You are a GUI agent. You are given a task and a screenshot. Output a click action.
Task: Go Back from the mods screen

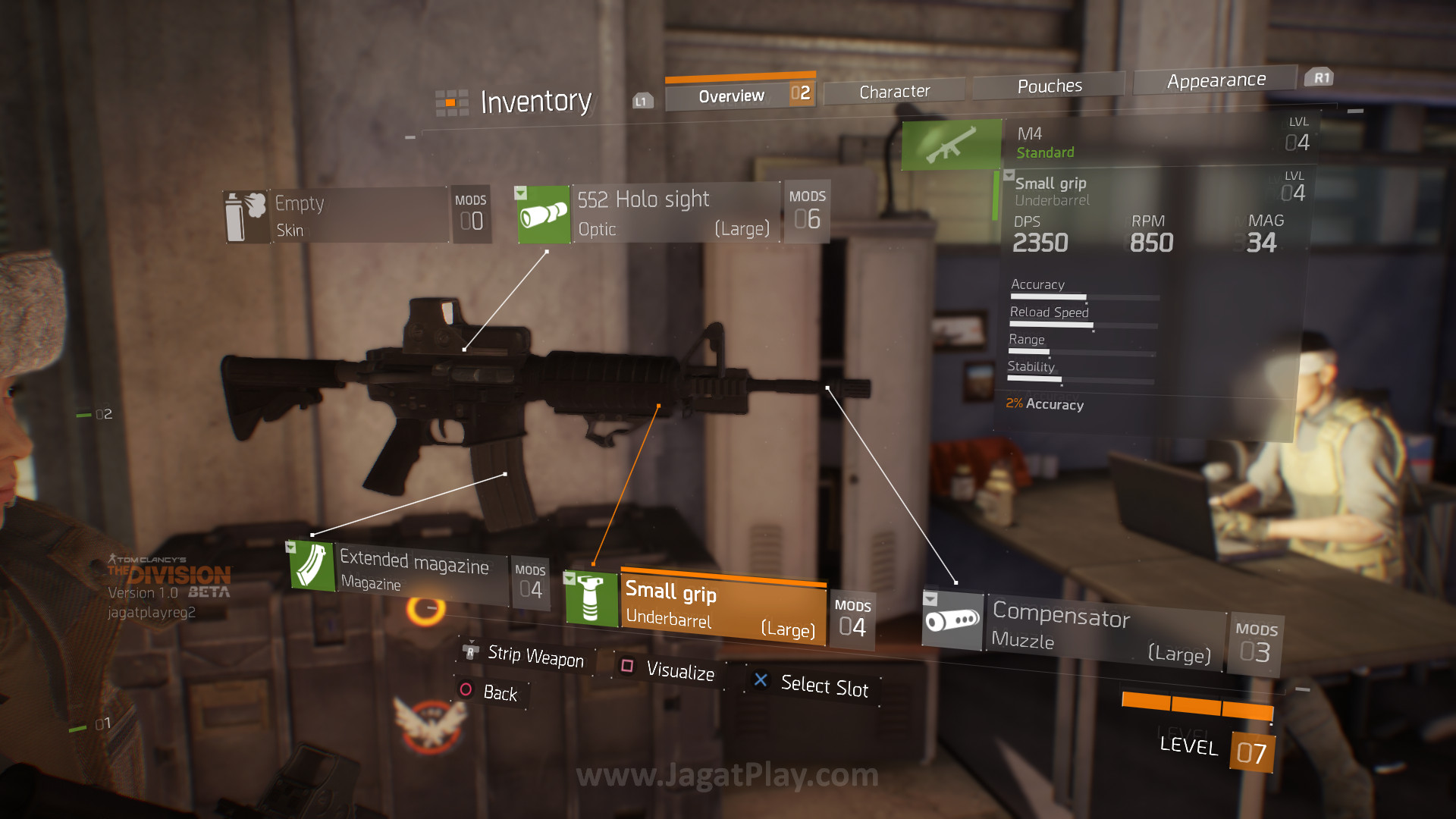pyautogui.click(x=499, y=692)
